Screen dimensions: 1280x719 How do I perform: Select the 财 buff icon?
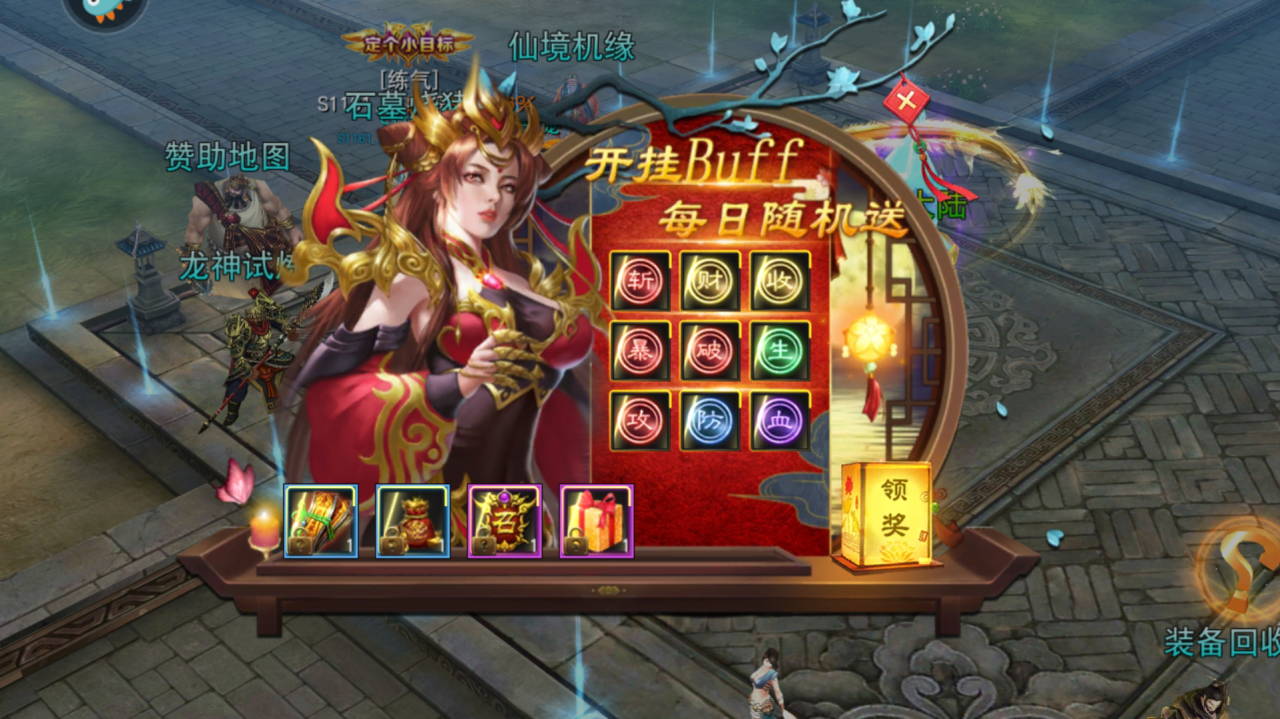click(710, 281)
